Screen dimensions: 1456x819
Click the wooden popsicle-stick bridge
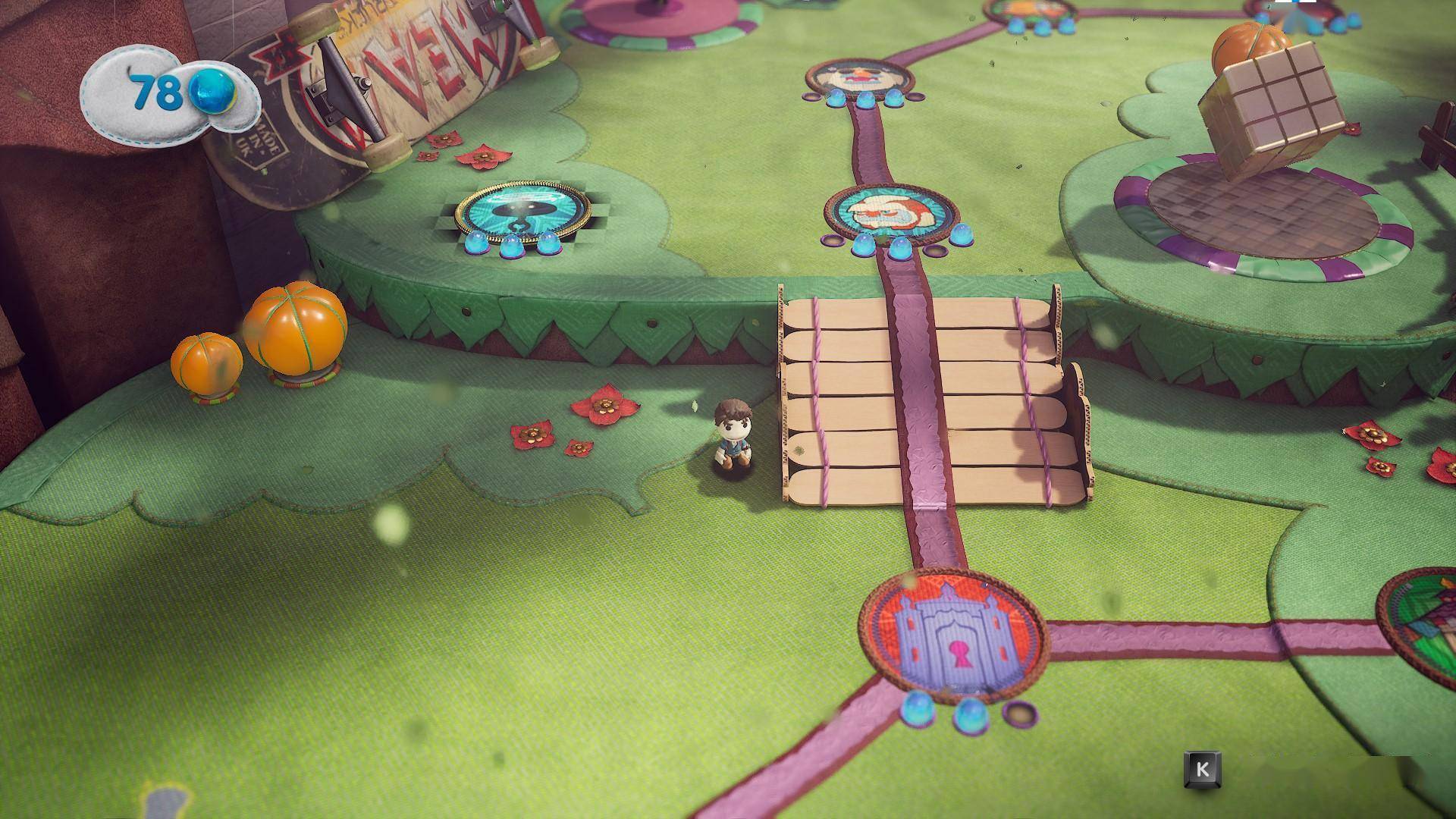pyautogui.click(x=933, y=394)
